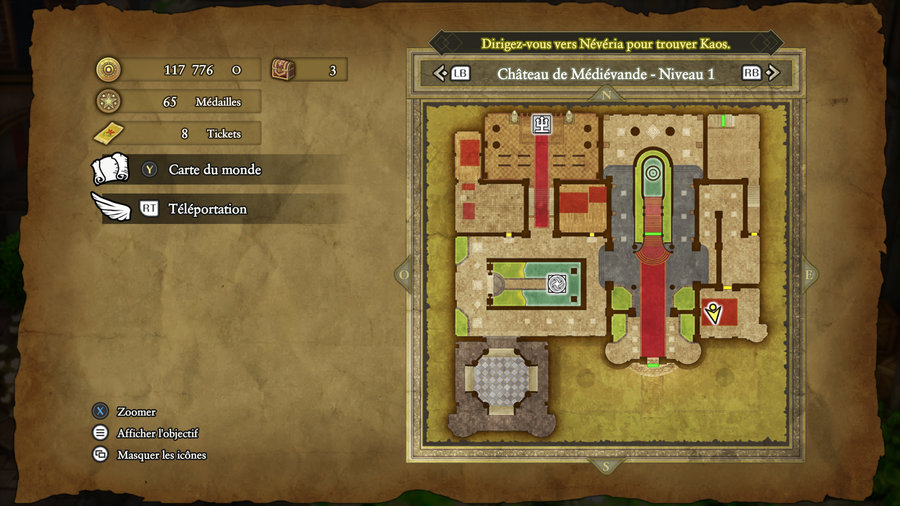Click the south compass arrow on map

coord(606,465)
